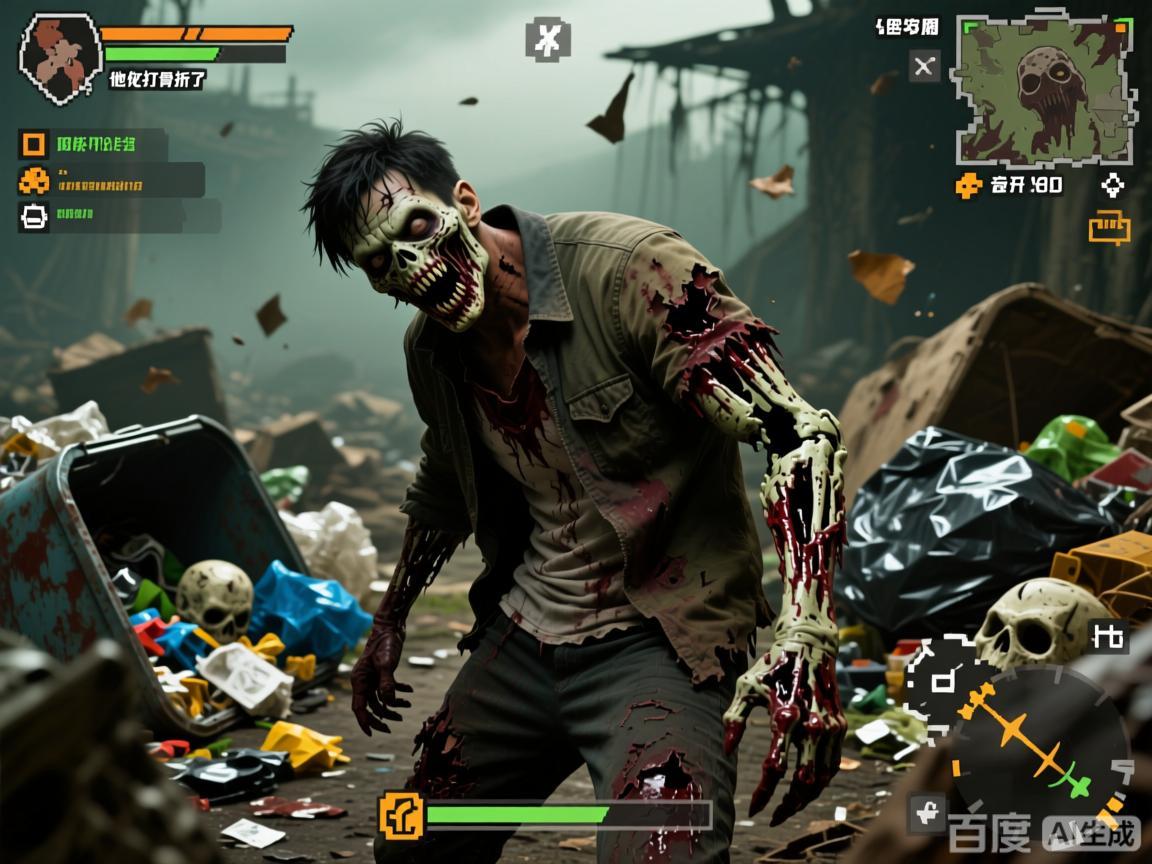This screenshot has height=864, width=1152.
Task: Click the orange icon beside the bottom bar
Action: tap(401, 816)
